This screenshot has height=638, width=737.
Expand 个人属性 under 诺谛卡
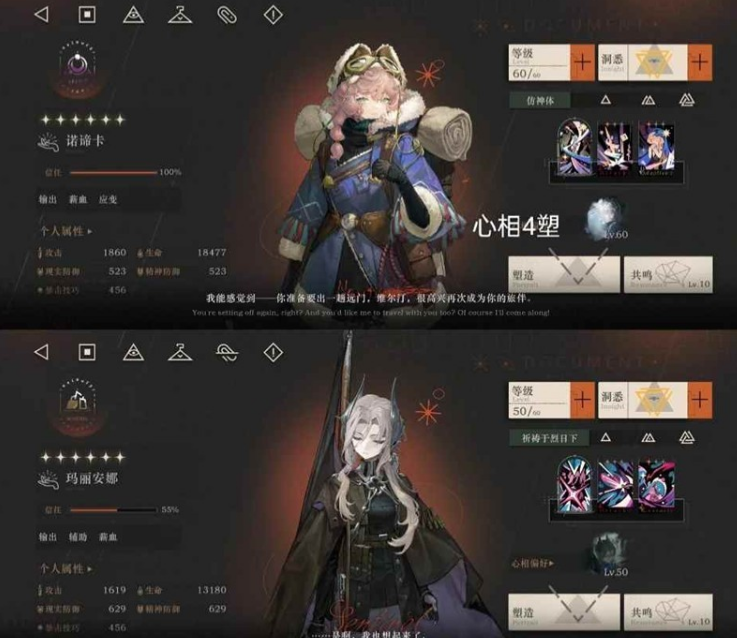click(x=65, y=232)
